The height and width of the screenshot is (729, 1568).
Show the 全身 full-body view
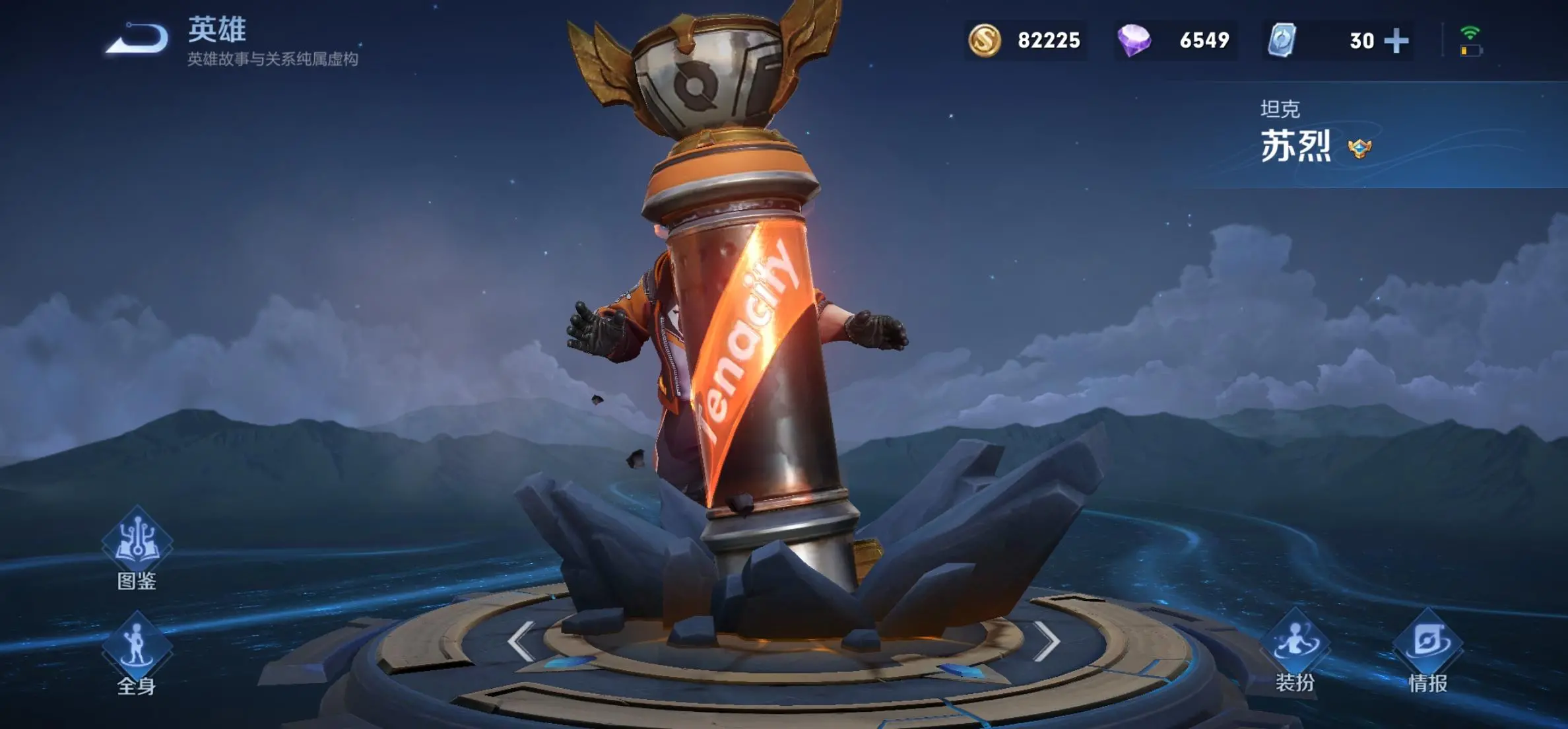coord(137,650)
